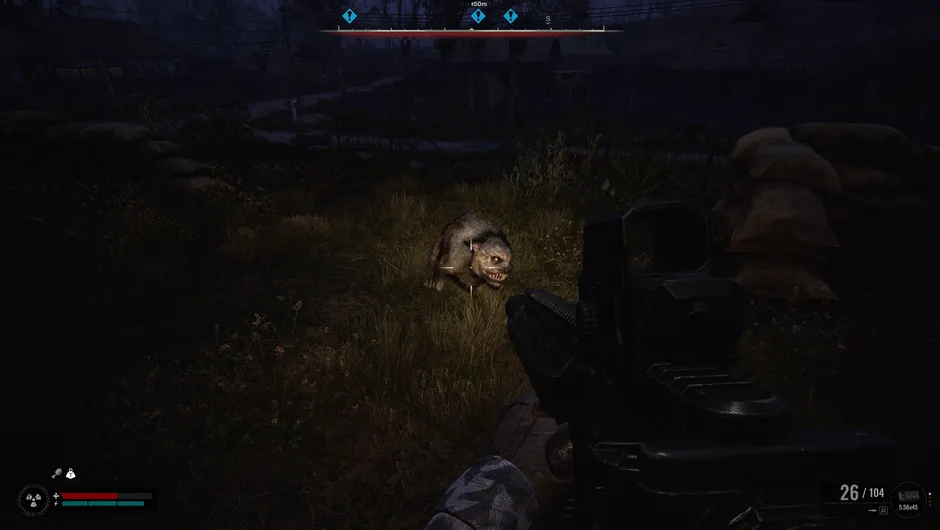Select the leftmost blue compass objective marker

(349, 16)
